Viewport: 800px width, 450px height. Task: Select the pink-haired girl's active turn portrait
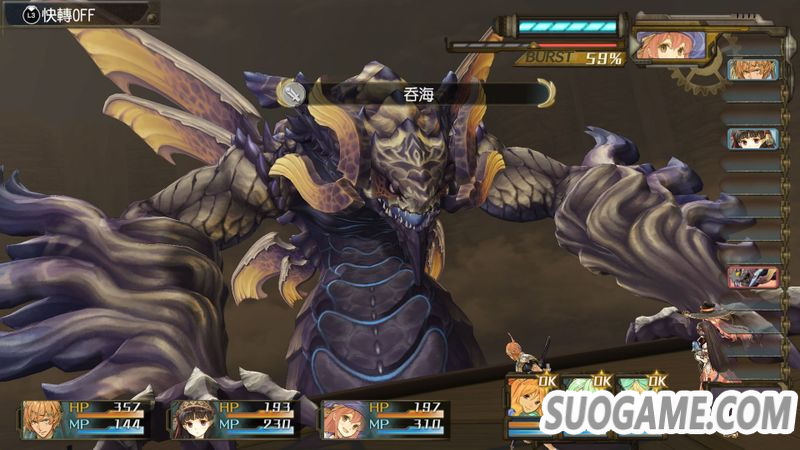click(x=671, y=45)
